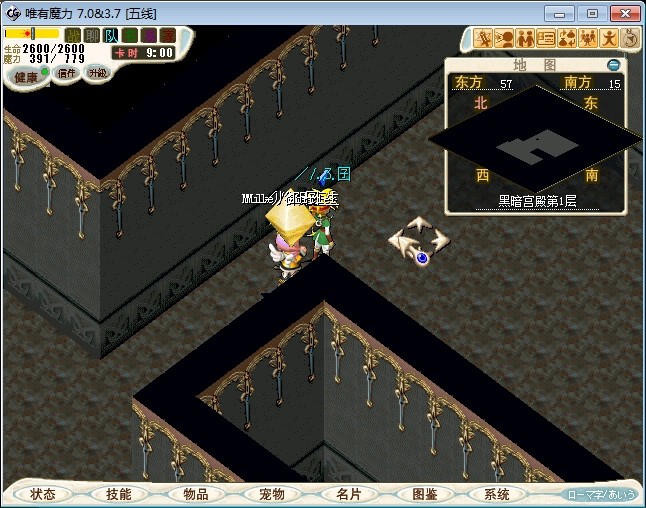Open the 信件 mail button

66,73
